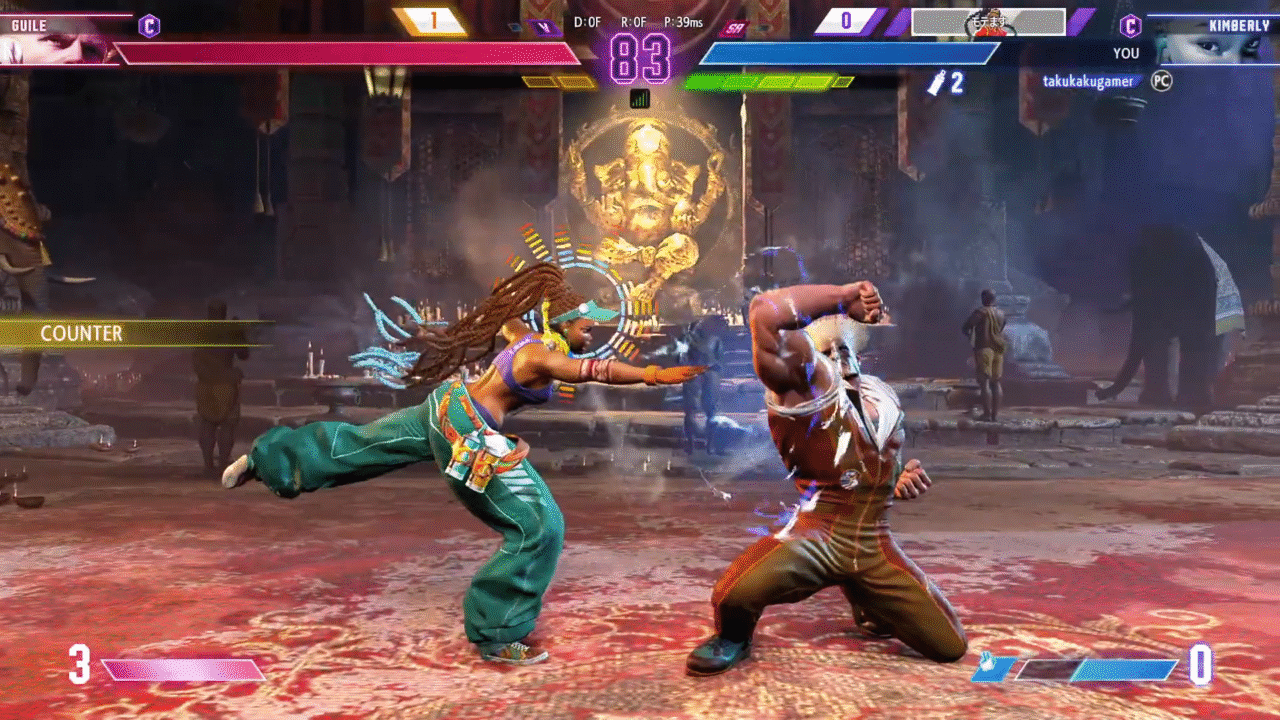
Task: Click the PC platform badge
Action: (1161, 81)
